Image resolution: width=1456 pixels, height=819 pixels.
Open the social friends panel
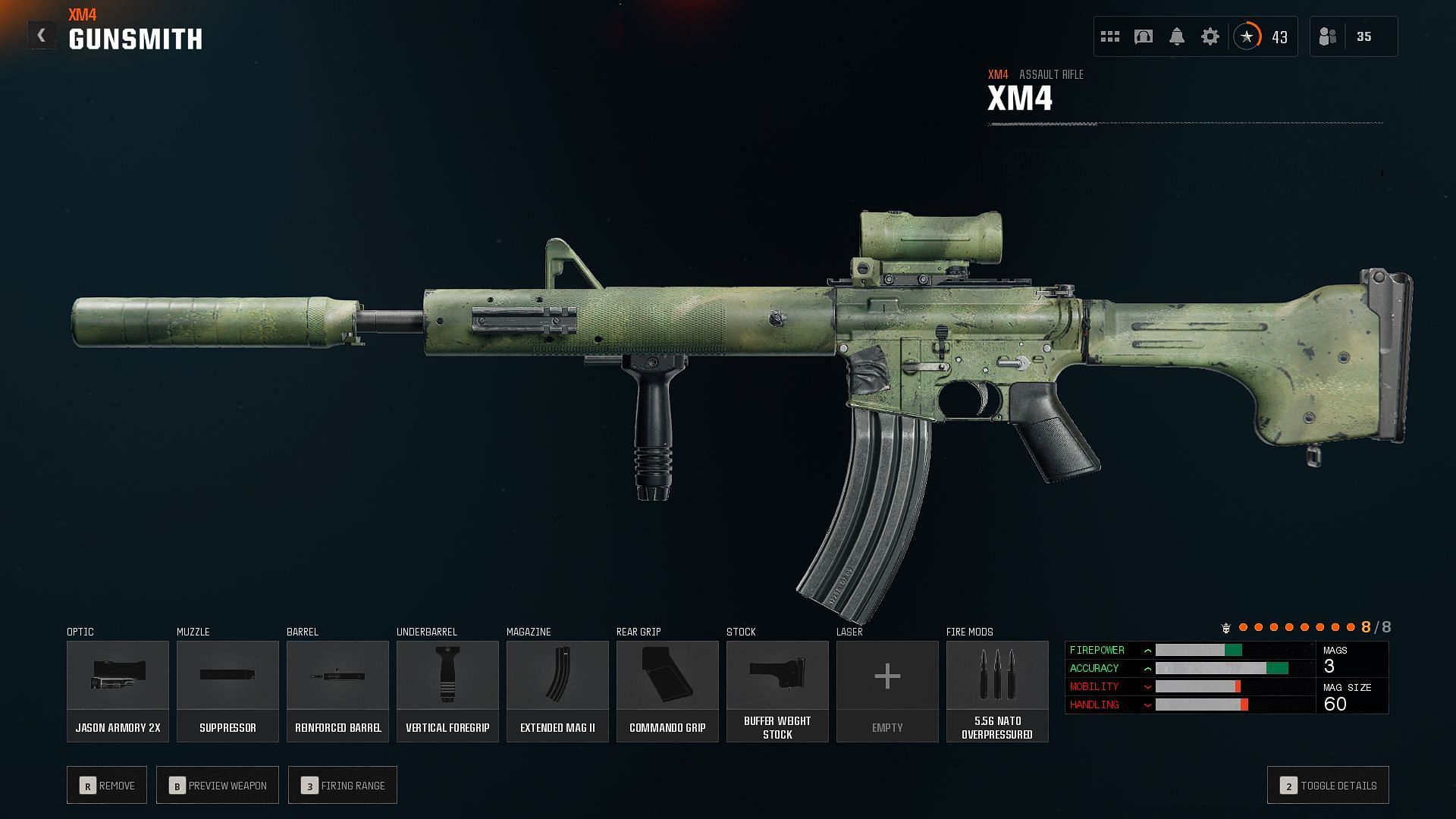point(1354,36)
